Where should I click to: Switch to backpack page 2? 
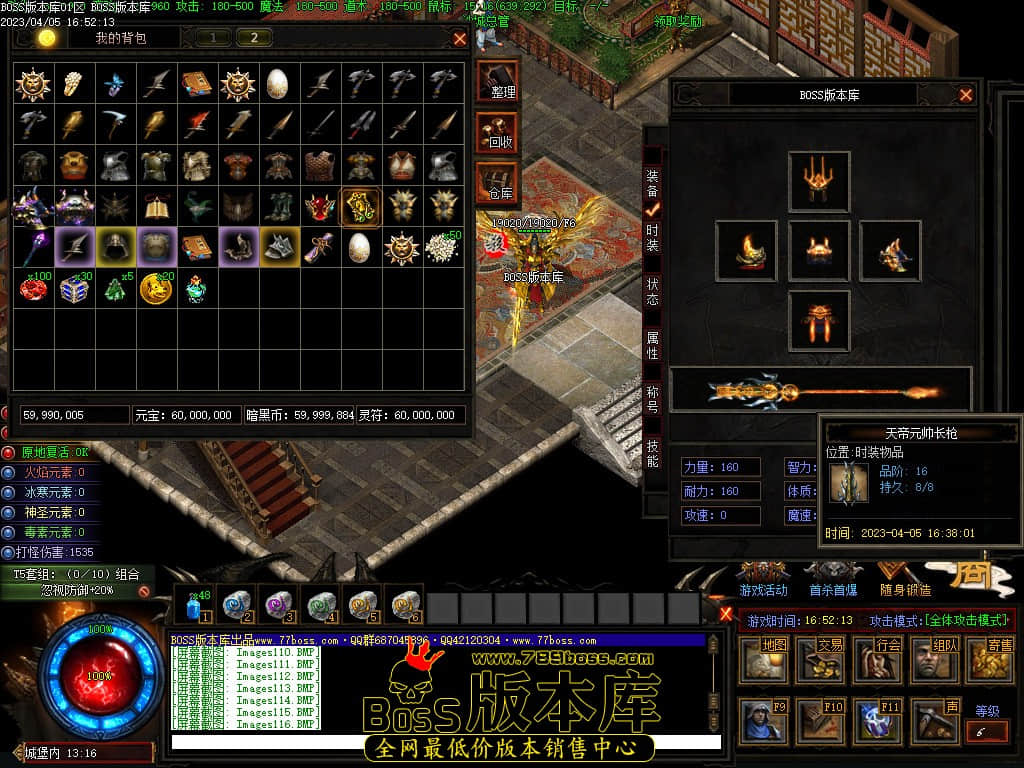coord(254,38)
